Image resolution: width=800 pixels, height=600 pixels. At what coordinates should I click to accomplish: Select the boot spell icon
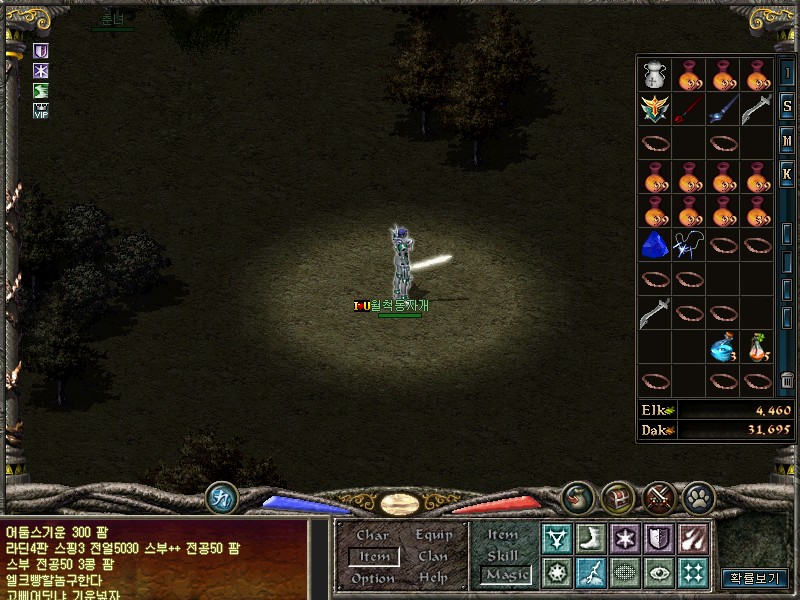point(590,539)
